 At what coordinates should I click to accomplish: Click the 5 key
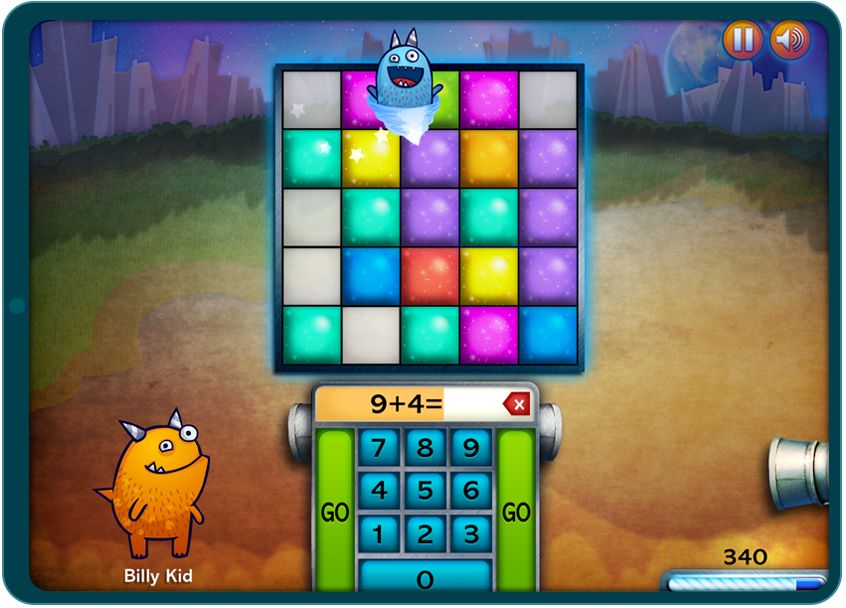pos(425,490)
